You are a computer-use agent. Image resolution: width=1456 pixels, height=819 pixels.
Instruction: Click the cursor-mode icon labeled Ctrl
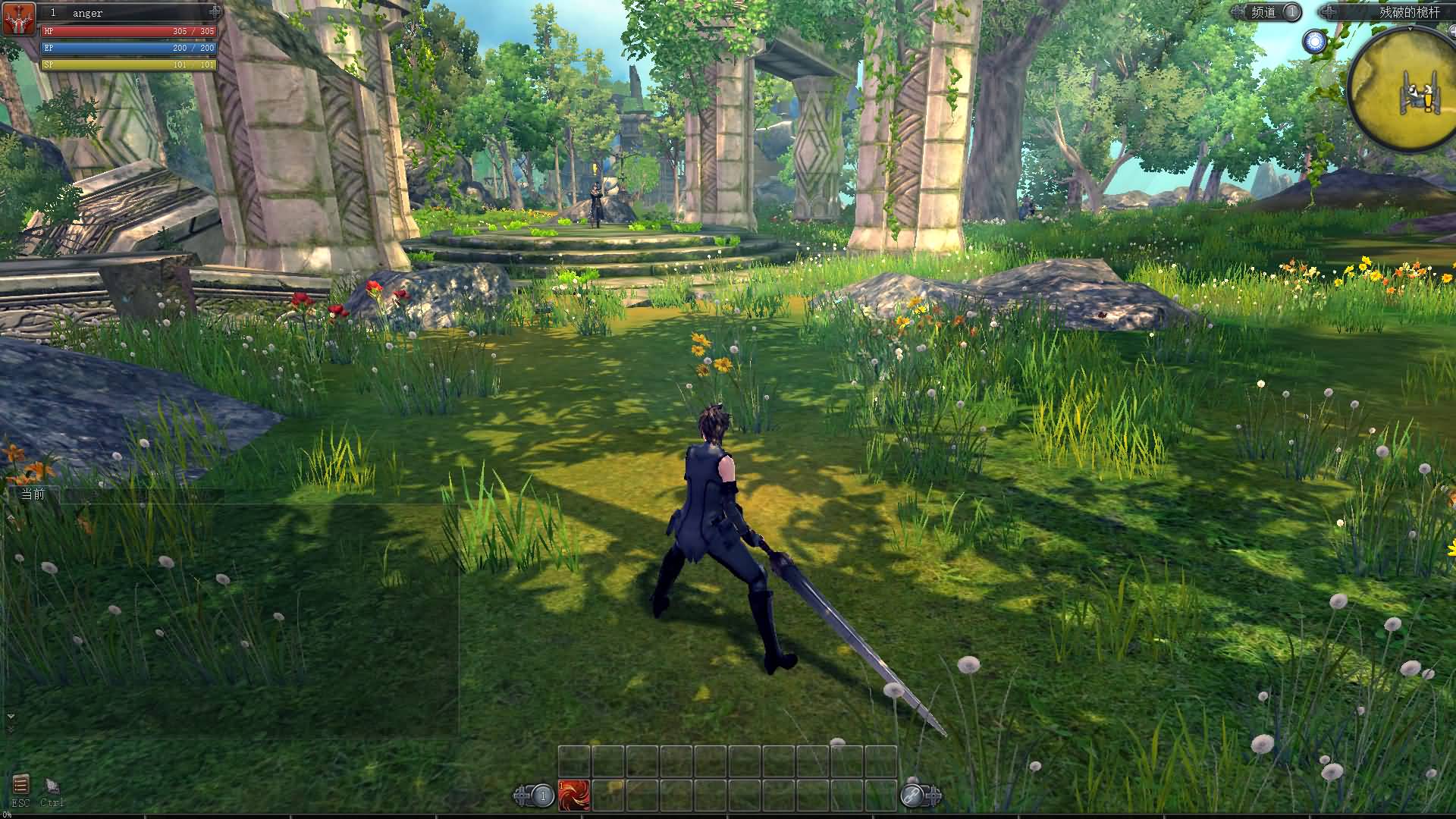(52, 787)
